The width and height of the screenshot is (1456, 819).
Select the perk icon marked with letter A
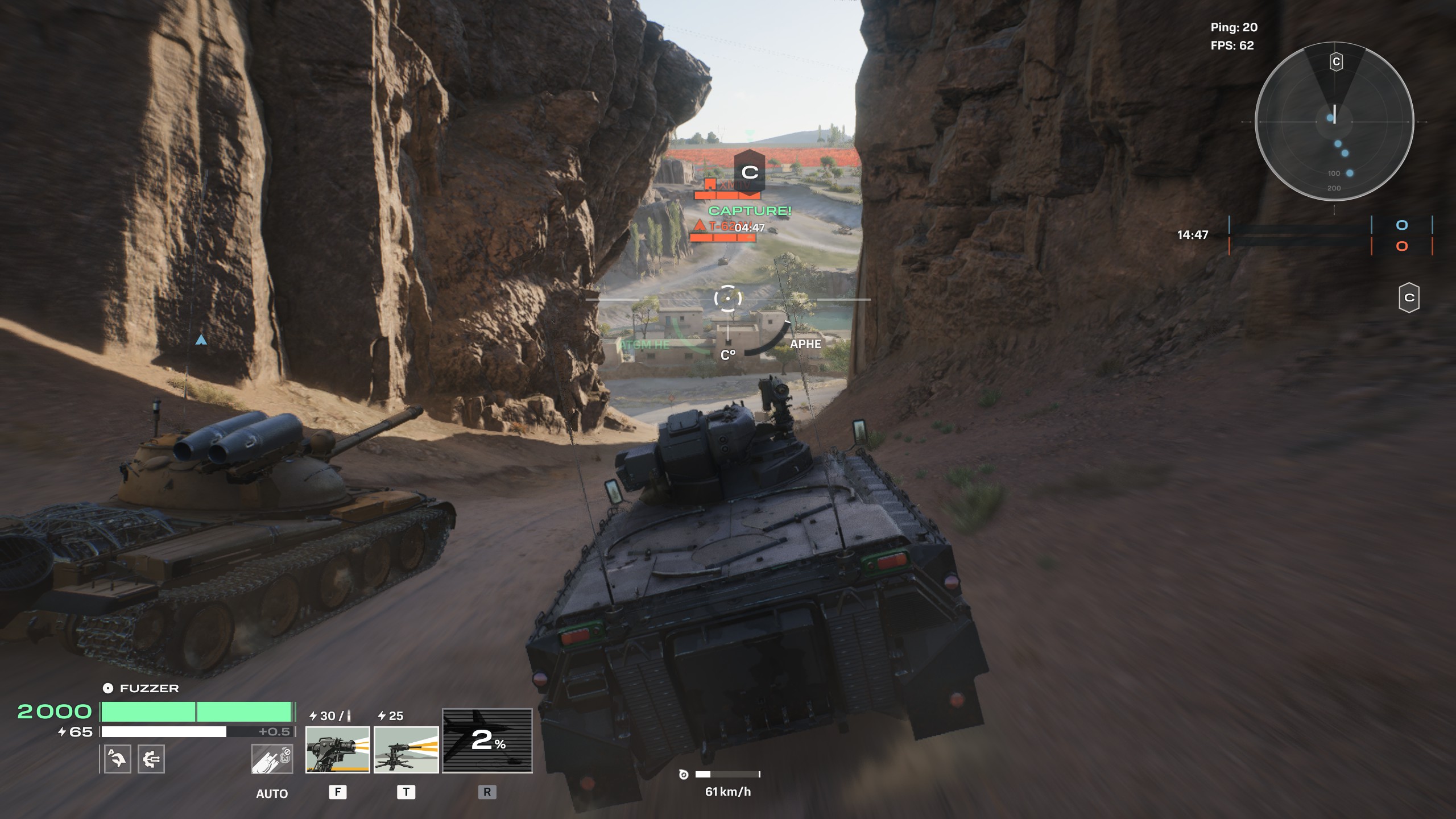coord(118,759)
